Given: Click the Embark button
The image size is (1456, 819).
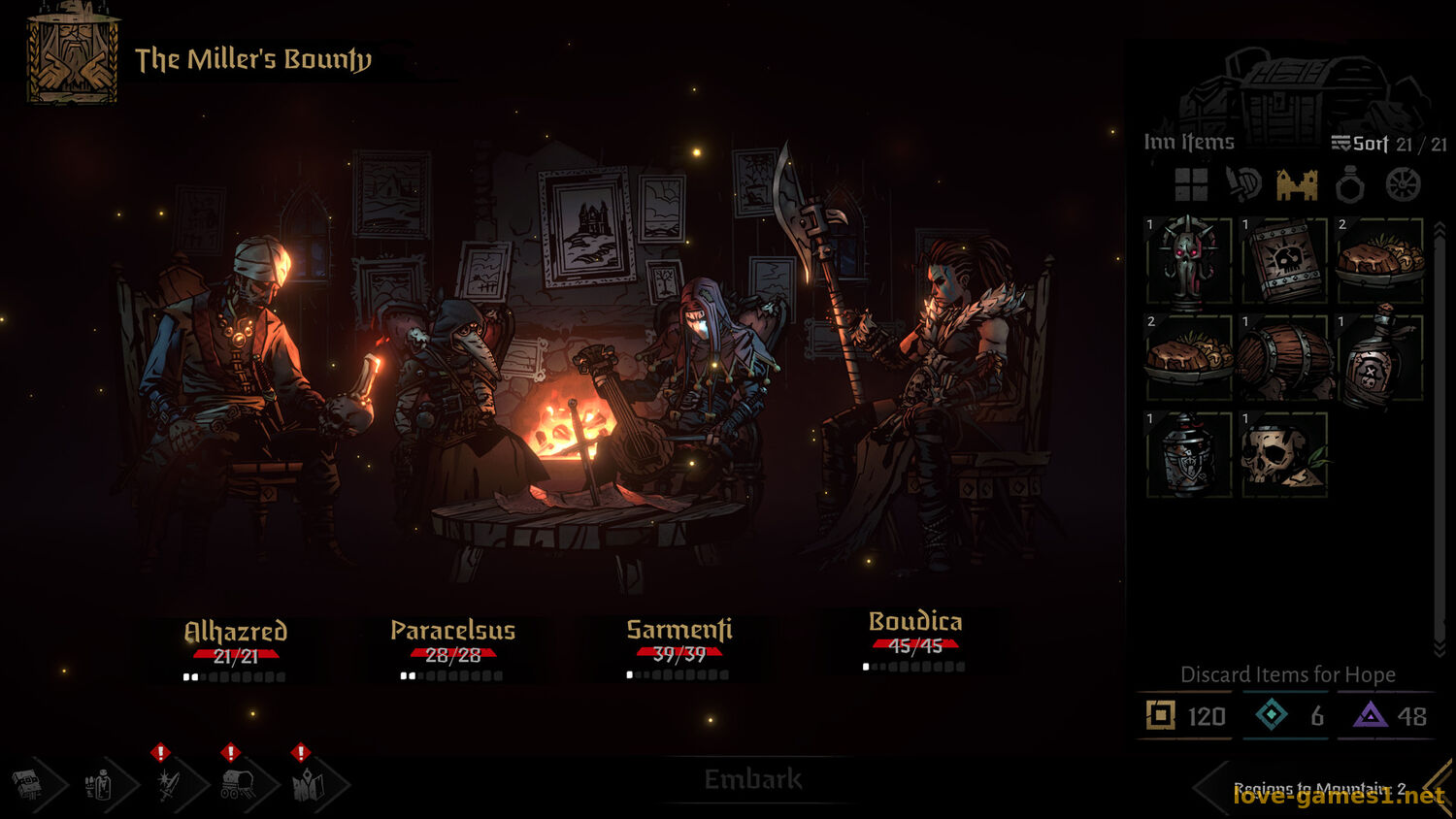Looking at the screenshot, I should pyautogui.click(x=752, y=779).
